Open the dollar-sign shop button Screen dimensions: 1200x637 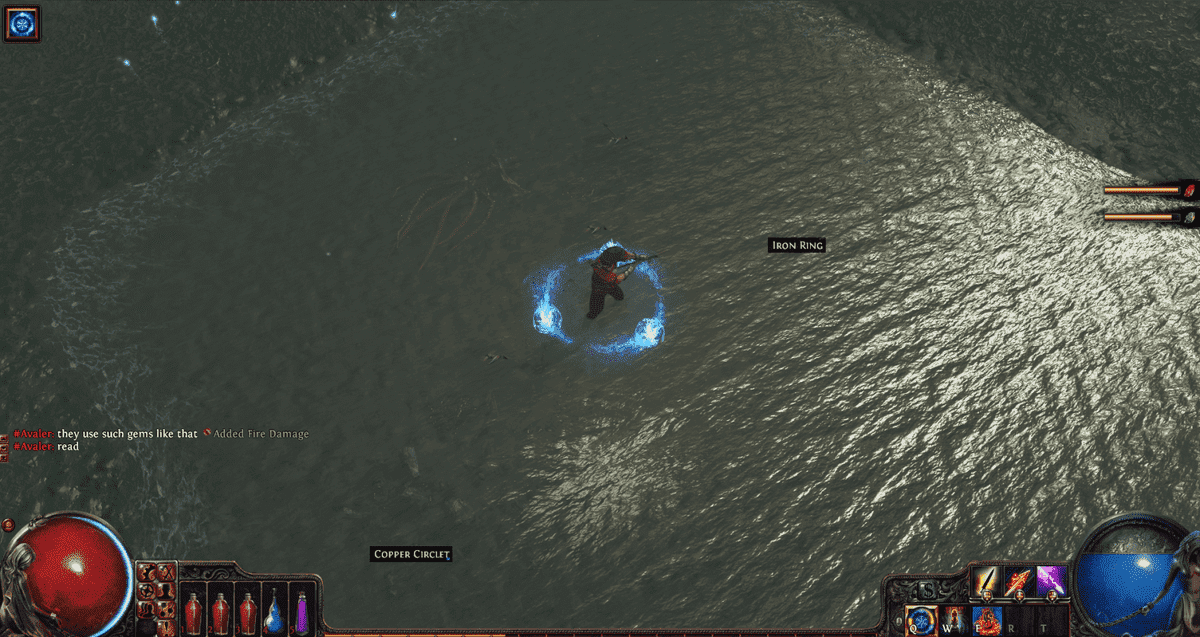click(x=927, y=590)
